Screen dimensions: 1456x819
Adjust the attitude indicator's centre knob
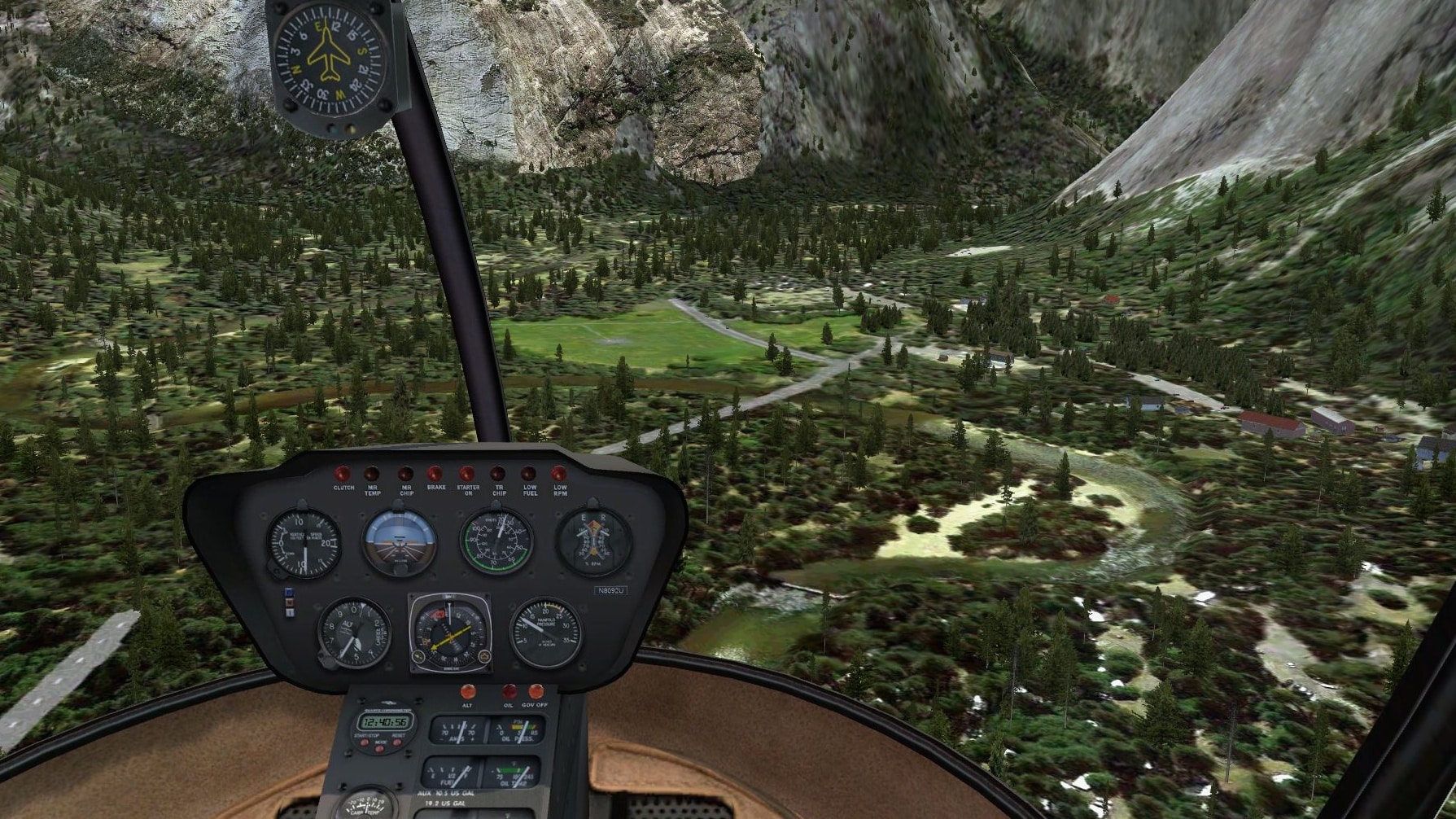(399, 569)
